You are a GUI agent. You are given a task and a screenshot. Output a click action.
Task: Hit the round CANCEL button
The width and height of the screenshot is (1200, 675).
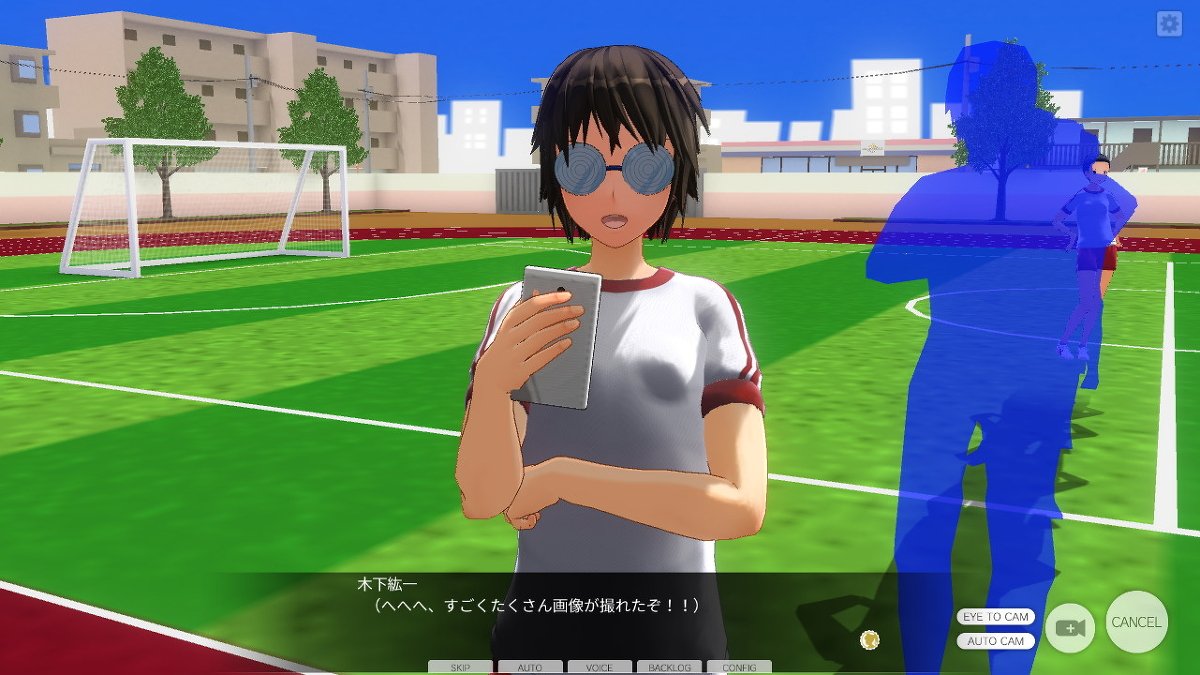tap(1136, 622)
